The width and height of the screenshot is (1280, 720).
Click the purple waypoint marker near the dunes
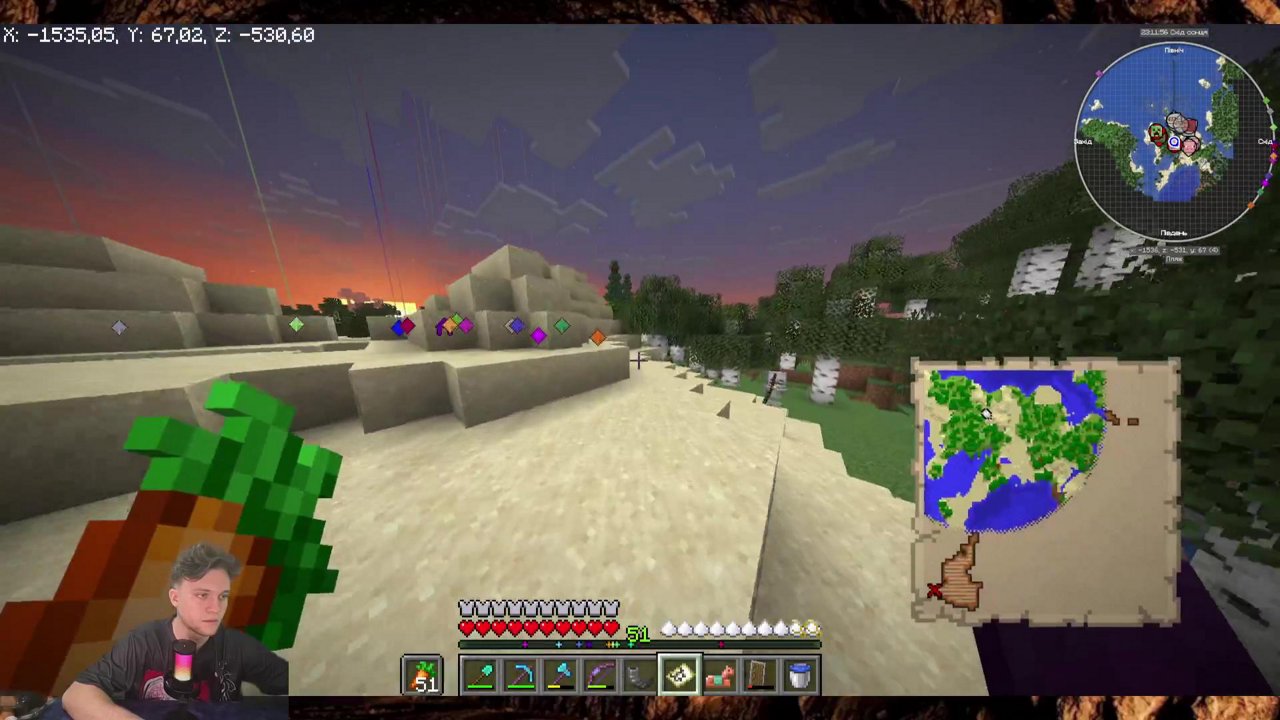point(538,336)
